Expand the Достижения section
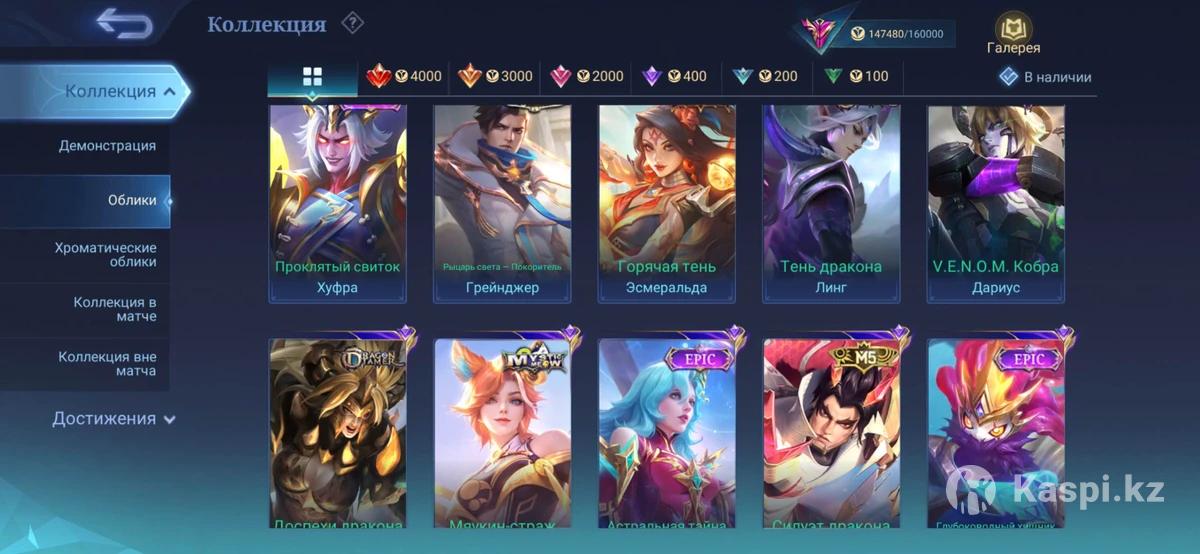Image resolution: width=1200 pixels, height=554 pixels. point(113,419)
